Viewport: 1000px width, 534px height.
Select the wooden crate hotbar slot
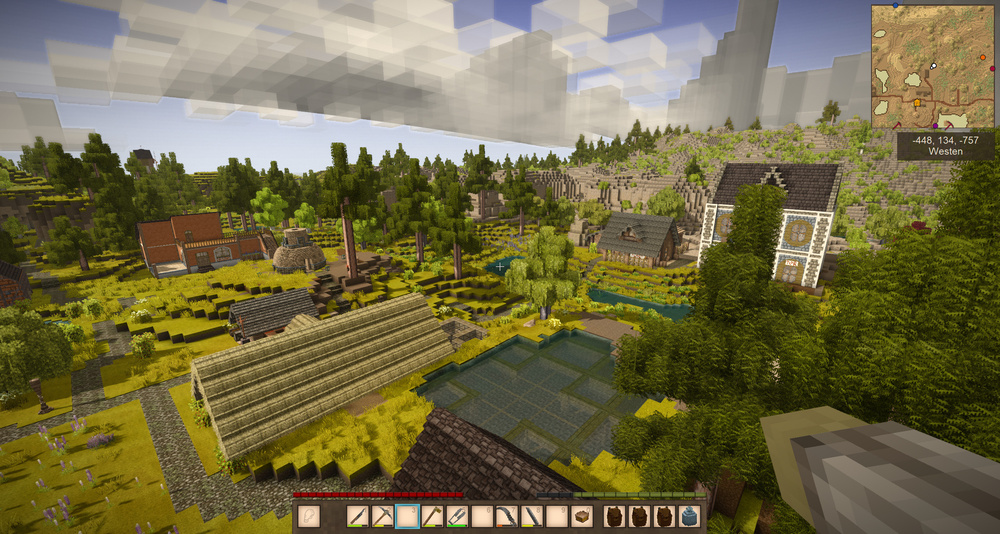581,516
